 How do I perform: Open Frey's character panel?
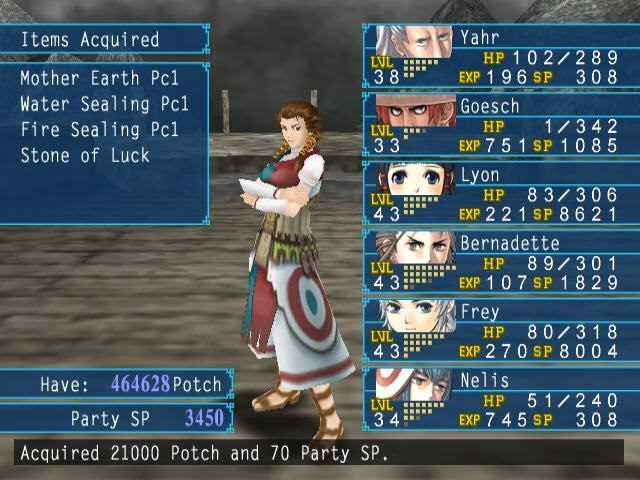[501, 329]
